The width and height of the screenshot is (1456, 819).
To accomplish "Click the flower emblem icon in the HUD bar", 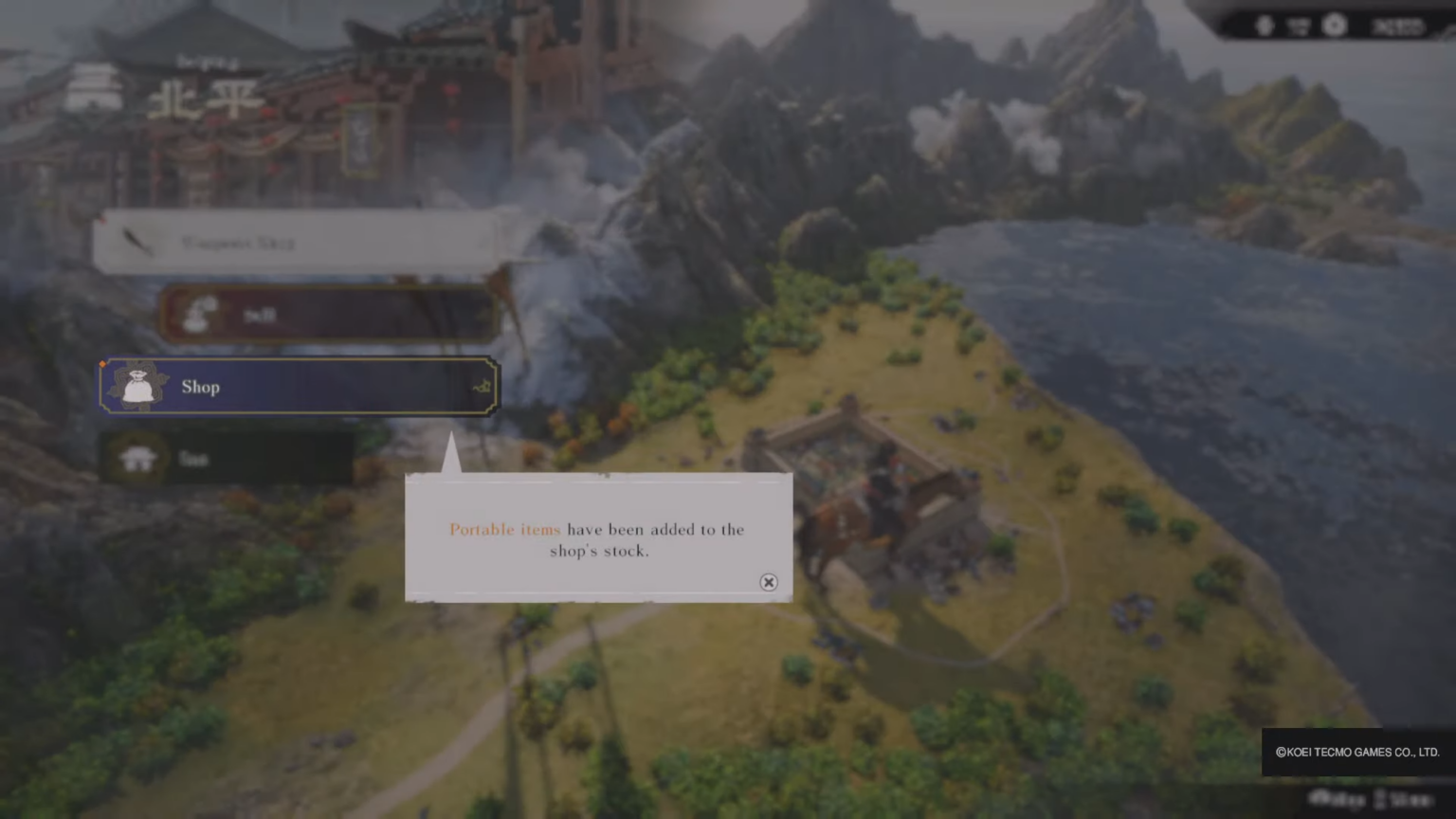I will (x=1334, y=26).
